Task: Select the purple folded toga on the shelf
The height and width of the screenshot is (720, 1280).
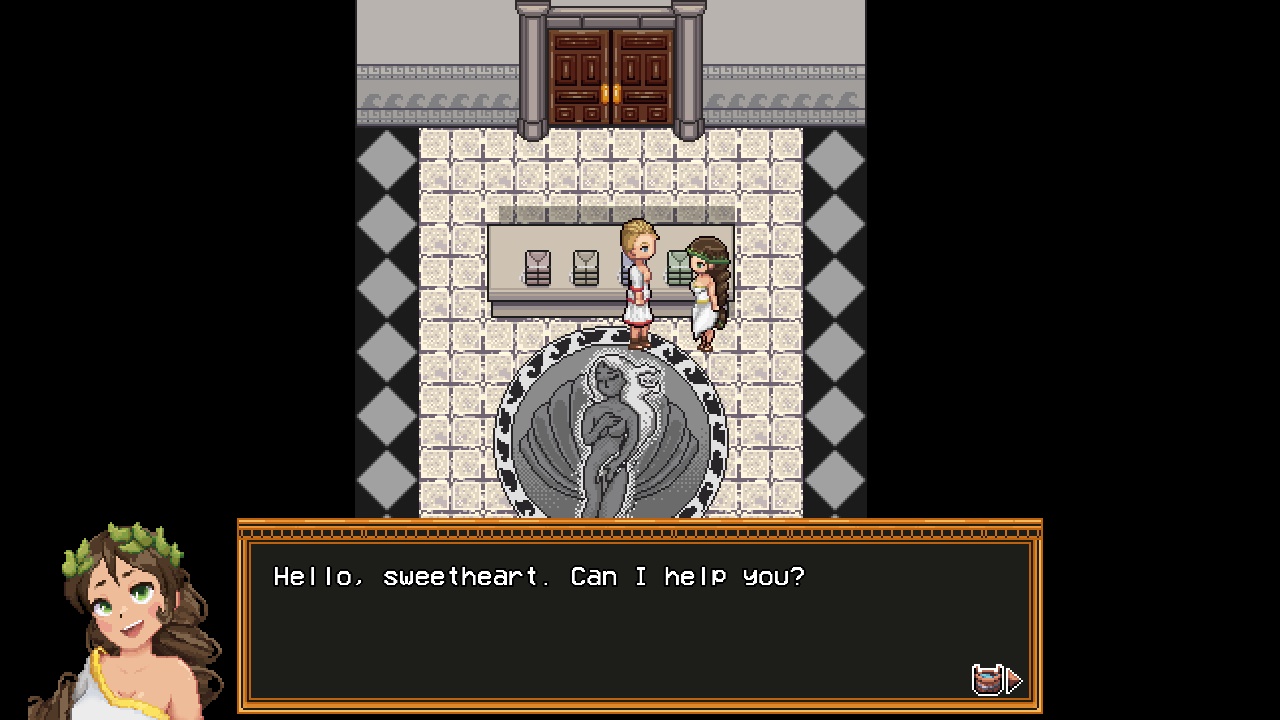Action: point(537,267)
